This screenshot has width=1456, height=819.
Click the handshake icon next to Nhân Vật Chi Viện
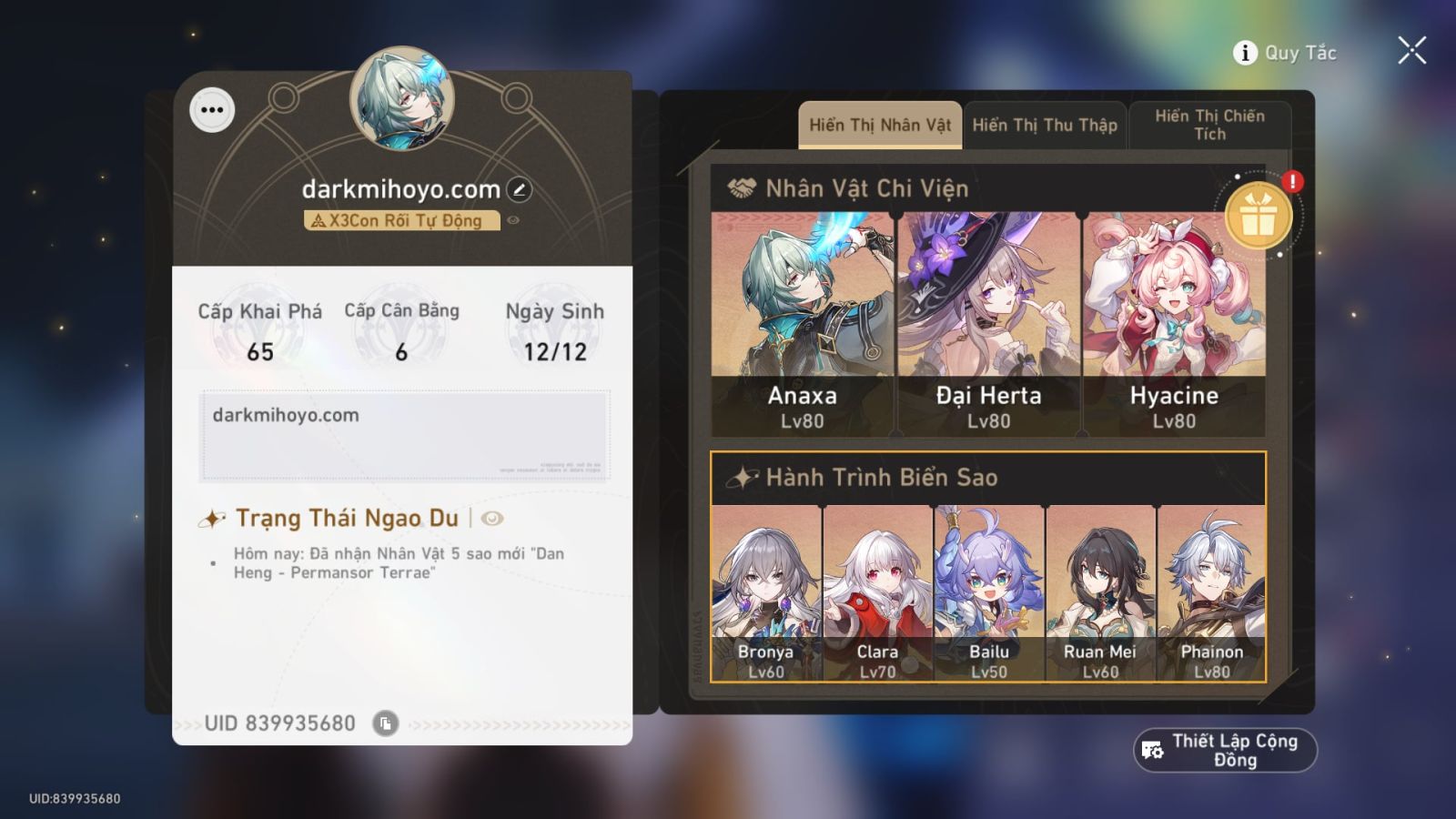740,188
